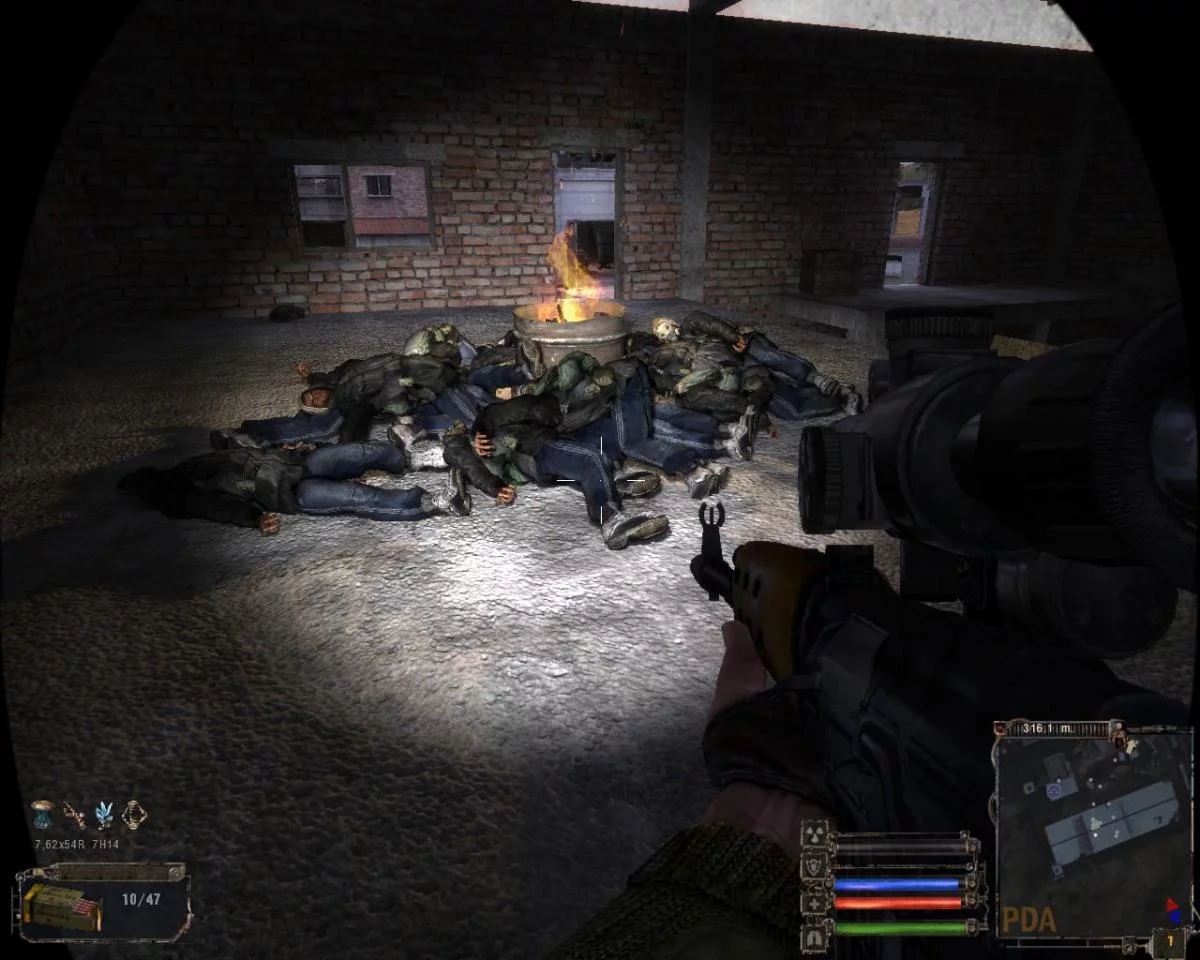
Task: Select the jellyfish artifact icon
Action: pos(43,815)
